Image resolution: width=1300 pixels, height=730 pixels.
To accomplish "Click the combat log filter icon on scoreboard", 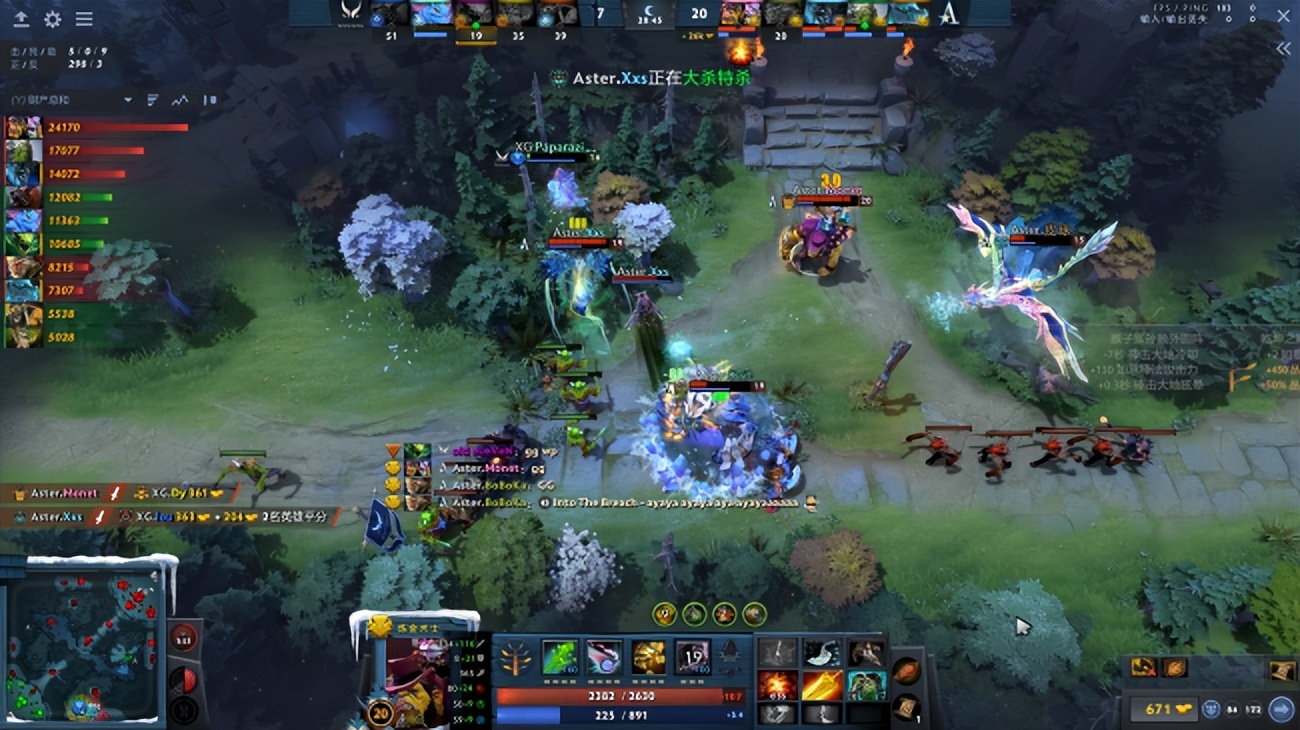I will (x=151, y=101).
